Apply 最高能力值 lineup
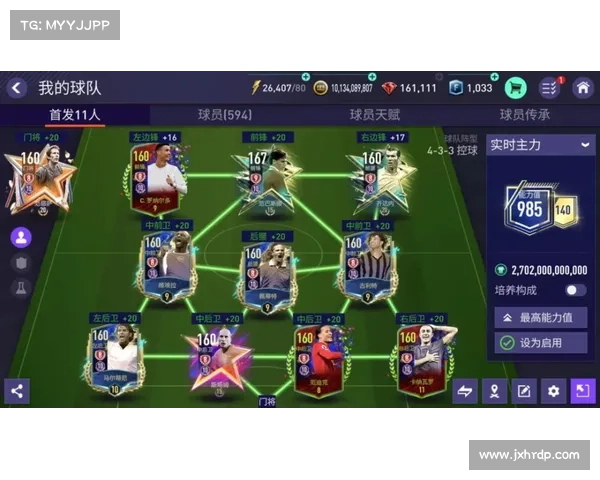600x480 pixels. pos(540,317)
